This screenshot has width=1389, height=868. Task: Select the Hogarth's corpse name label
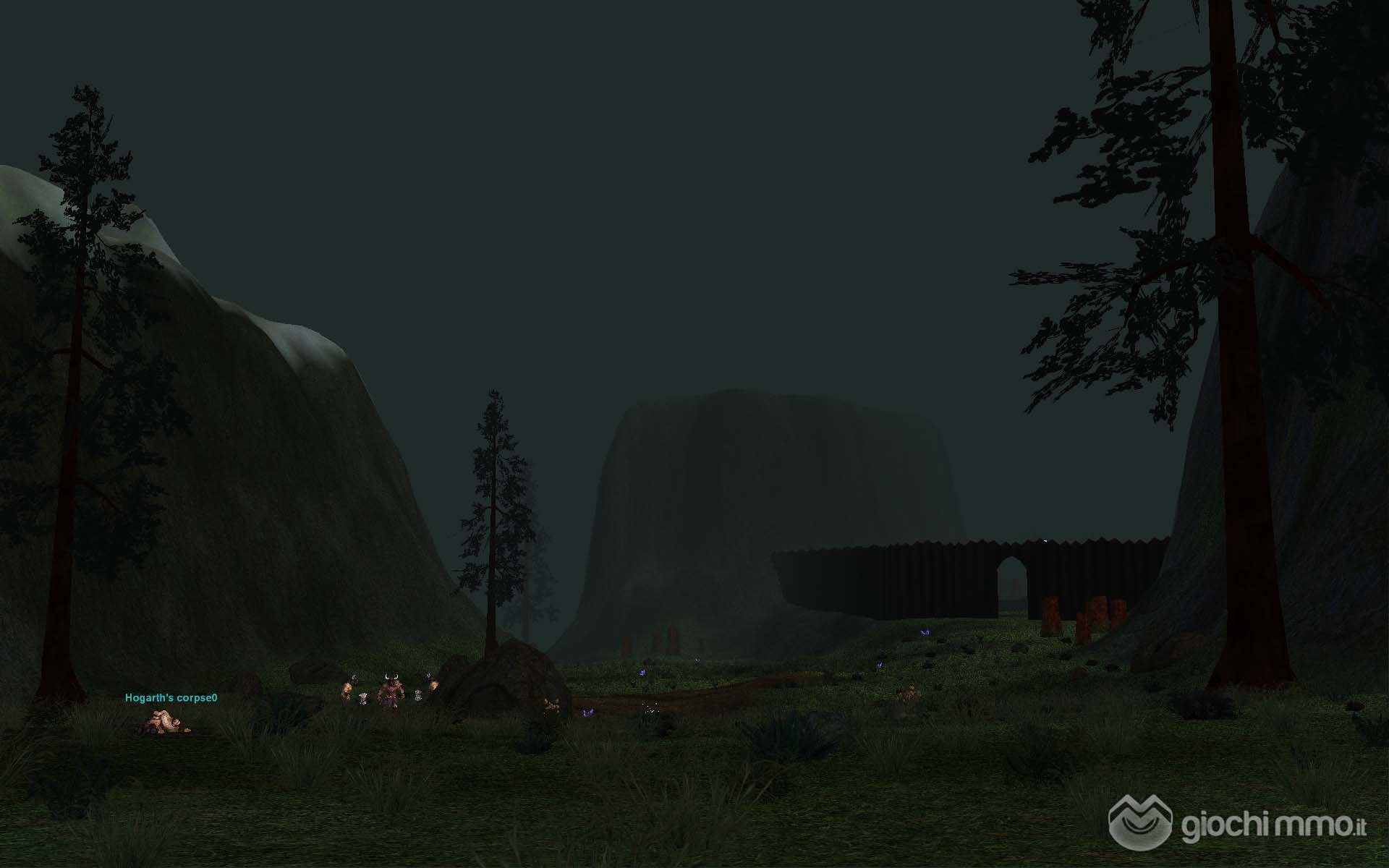pos(171,698)
